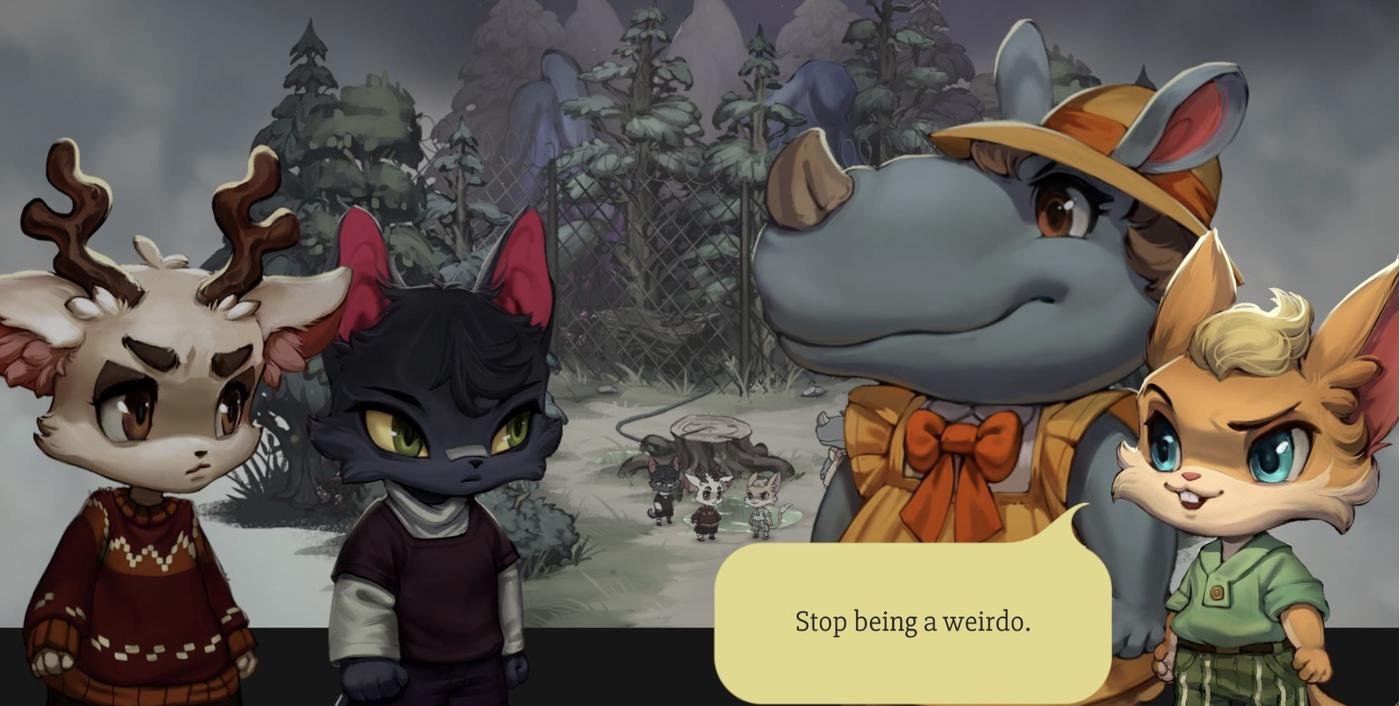Click the "Stop being a weirdo" speech bubble
Screen dimensions: 1400x706
(912, 622)
